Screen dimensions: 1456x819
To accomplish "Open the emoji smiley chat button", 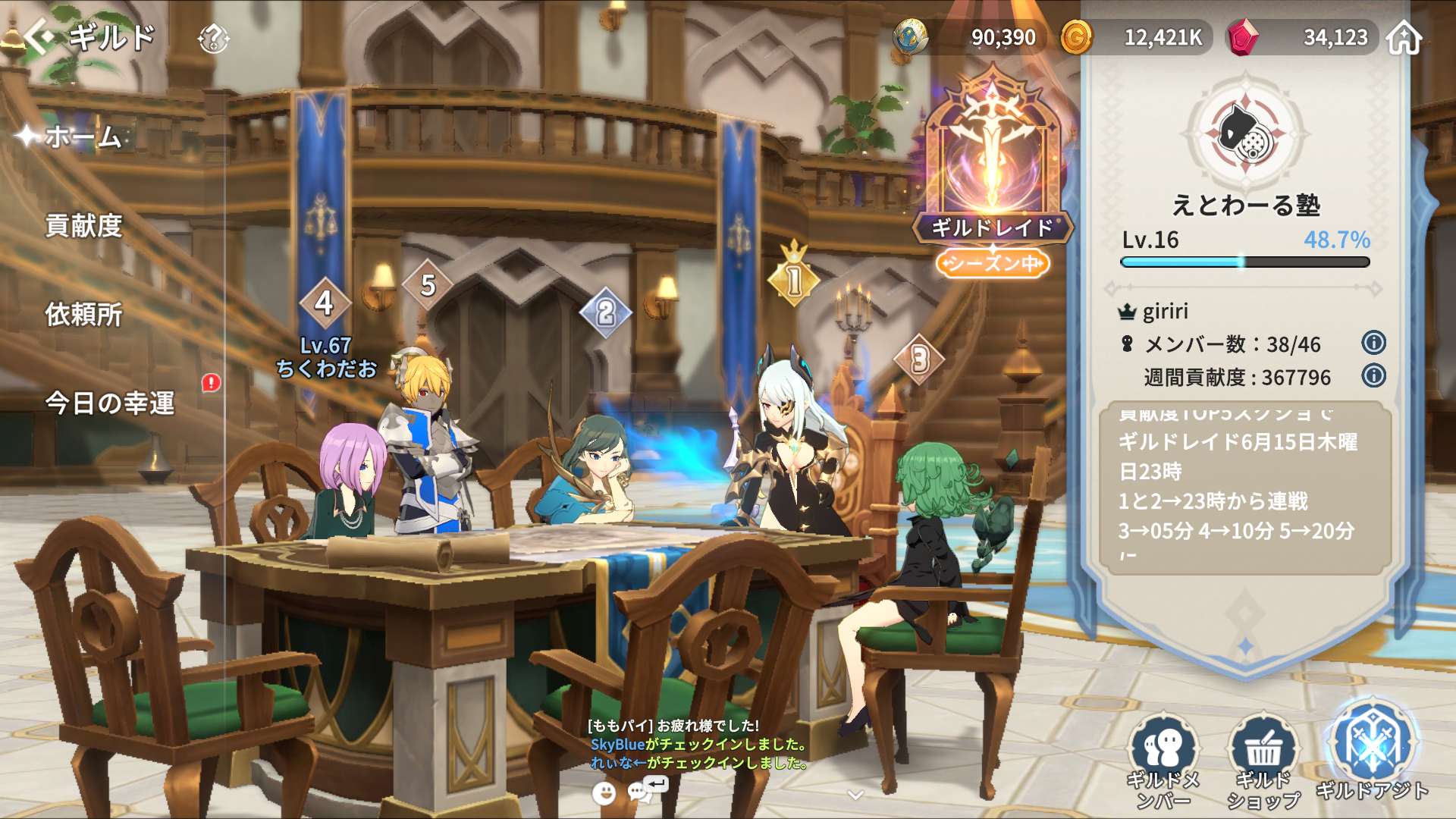I will (x=604, y=793).
